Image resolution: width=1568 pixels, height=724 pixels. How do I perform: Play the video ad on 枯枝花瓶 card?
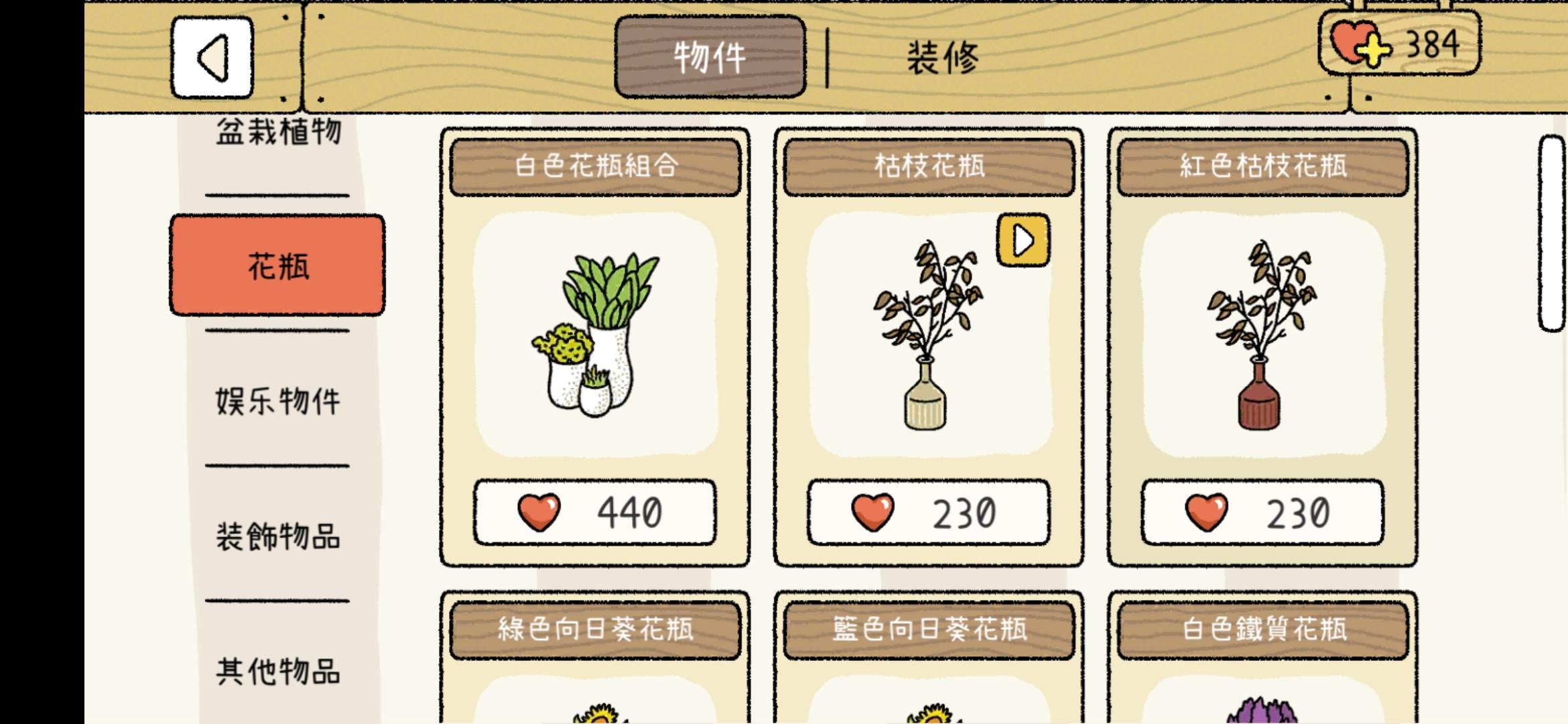coord(1023,241)
